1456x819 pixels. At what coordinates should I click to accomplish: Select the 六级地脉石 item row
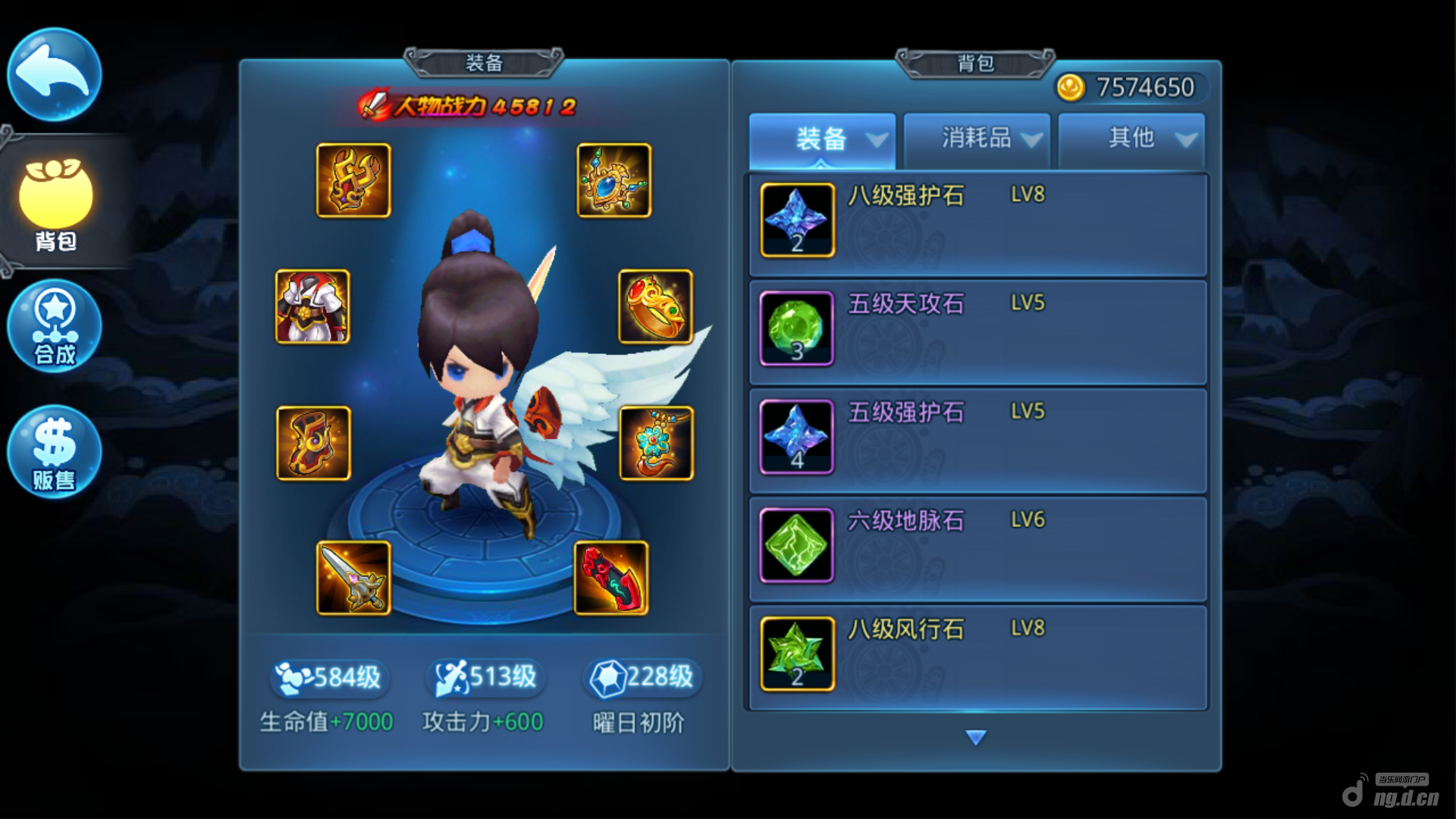coord(978,549)
